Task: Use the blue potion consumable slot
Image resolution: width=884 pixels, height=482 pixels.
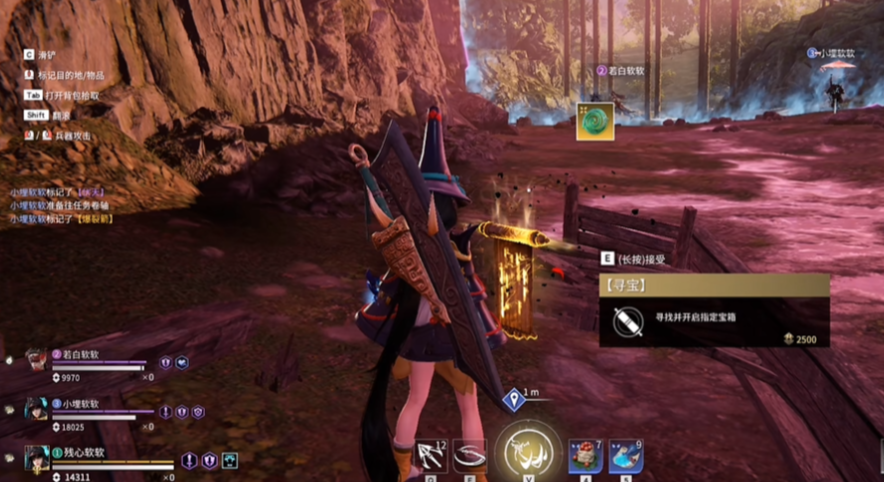Action: tap(625, 456)
